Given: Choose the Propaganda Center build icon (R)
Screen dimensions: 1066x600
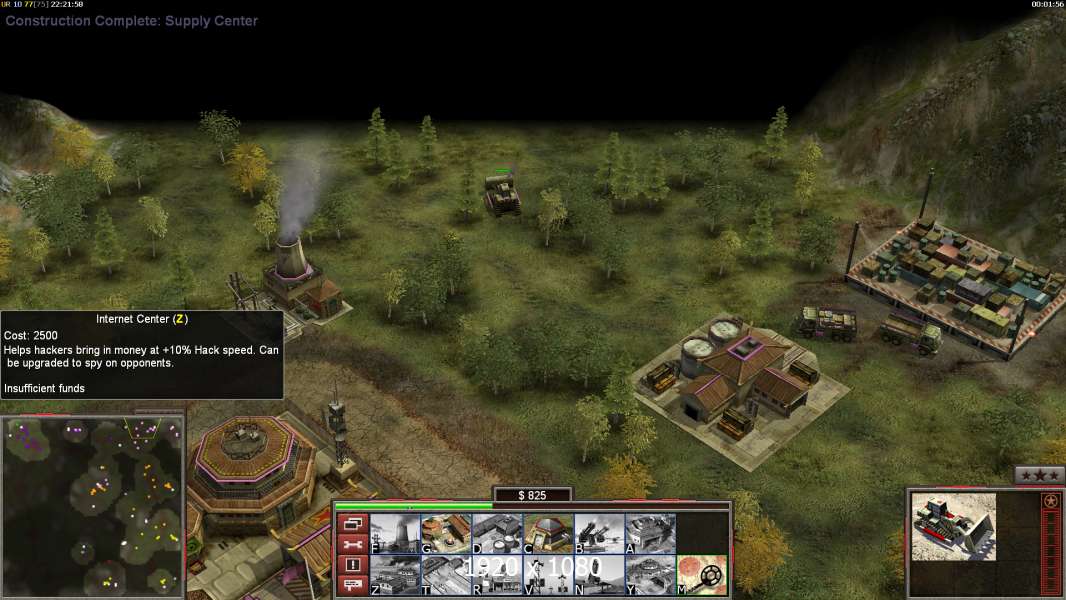Looking at the screenshot, I should 497,575.
